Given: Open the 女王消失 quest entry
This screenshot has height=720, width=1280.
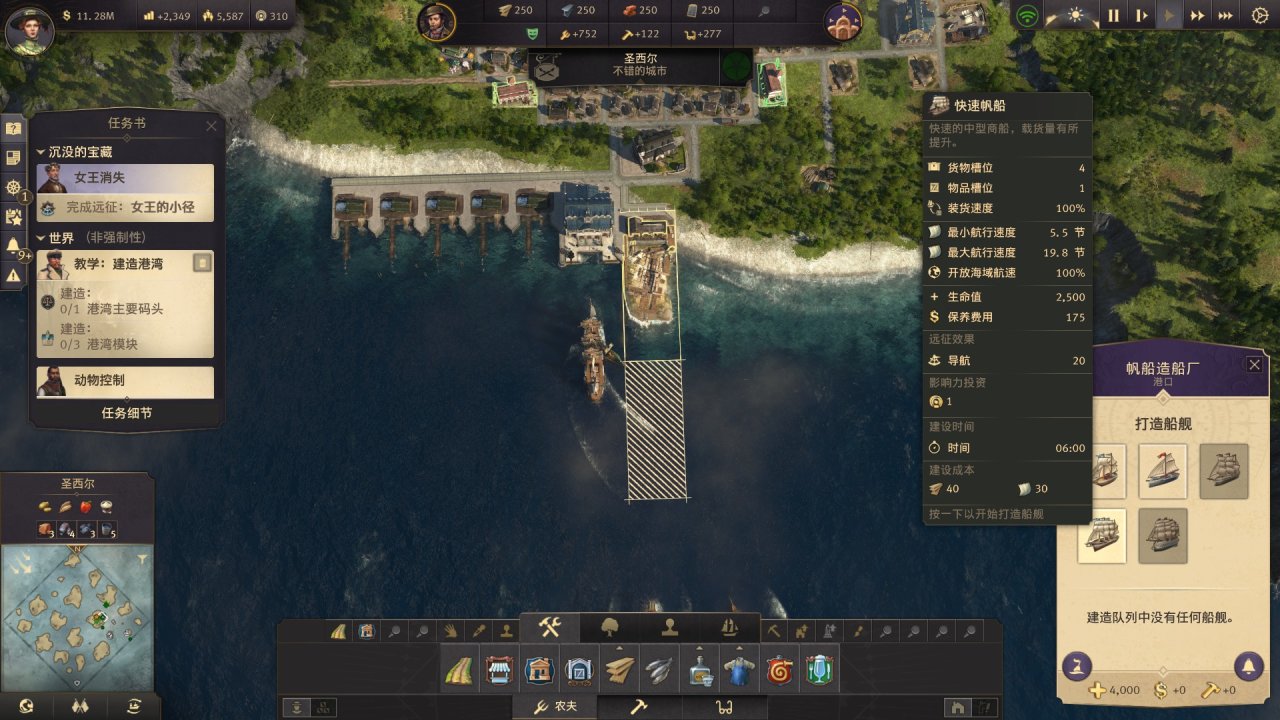Looking at the screenshot, I should 126,178.
